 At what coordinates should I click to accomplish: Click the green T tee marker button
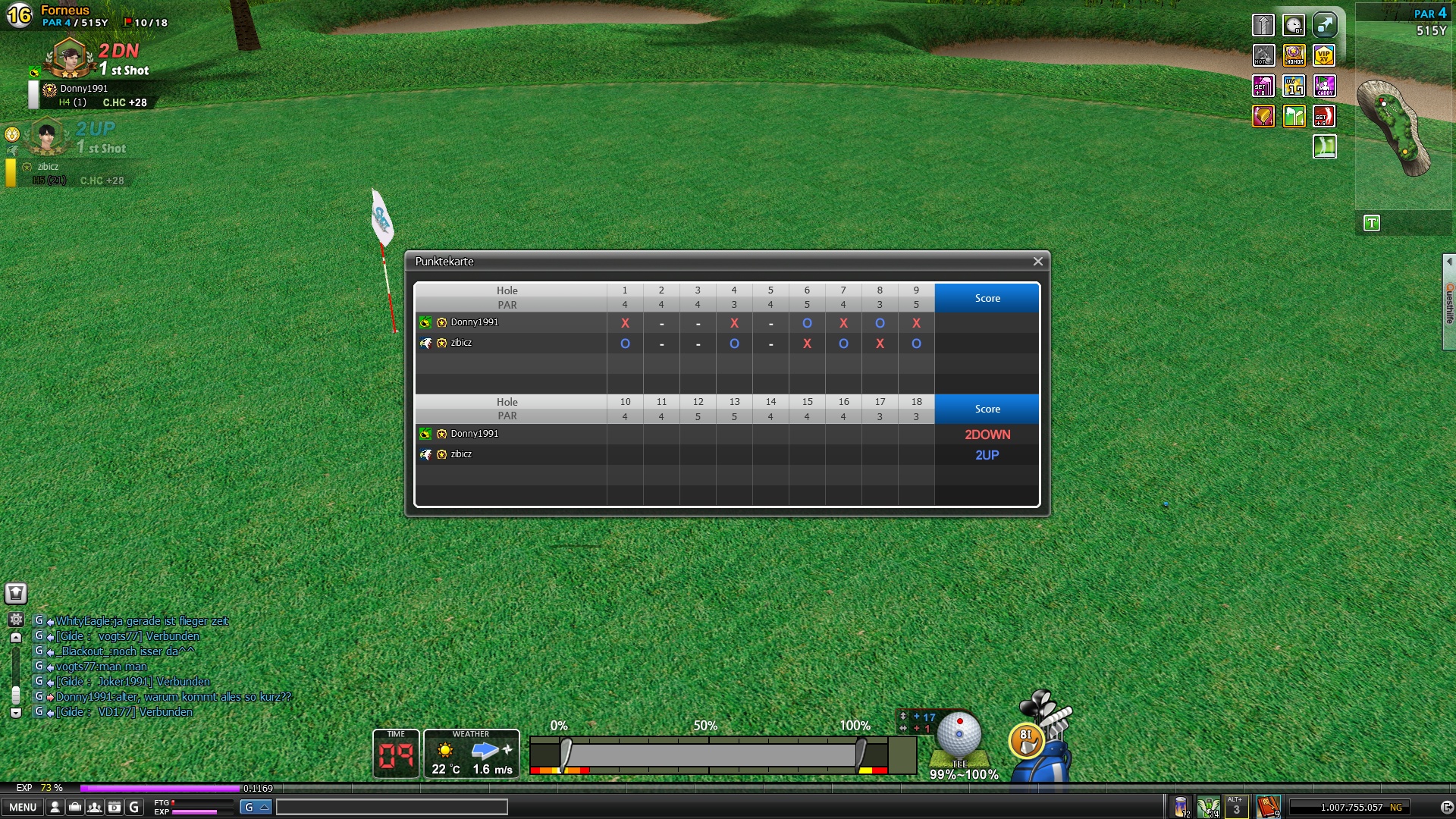coord(1371,223)
